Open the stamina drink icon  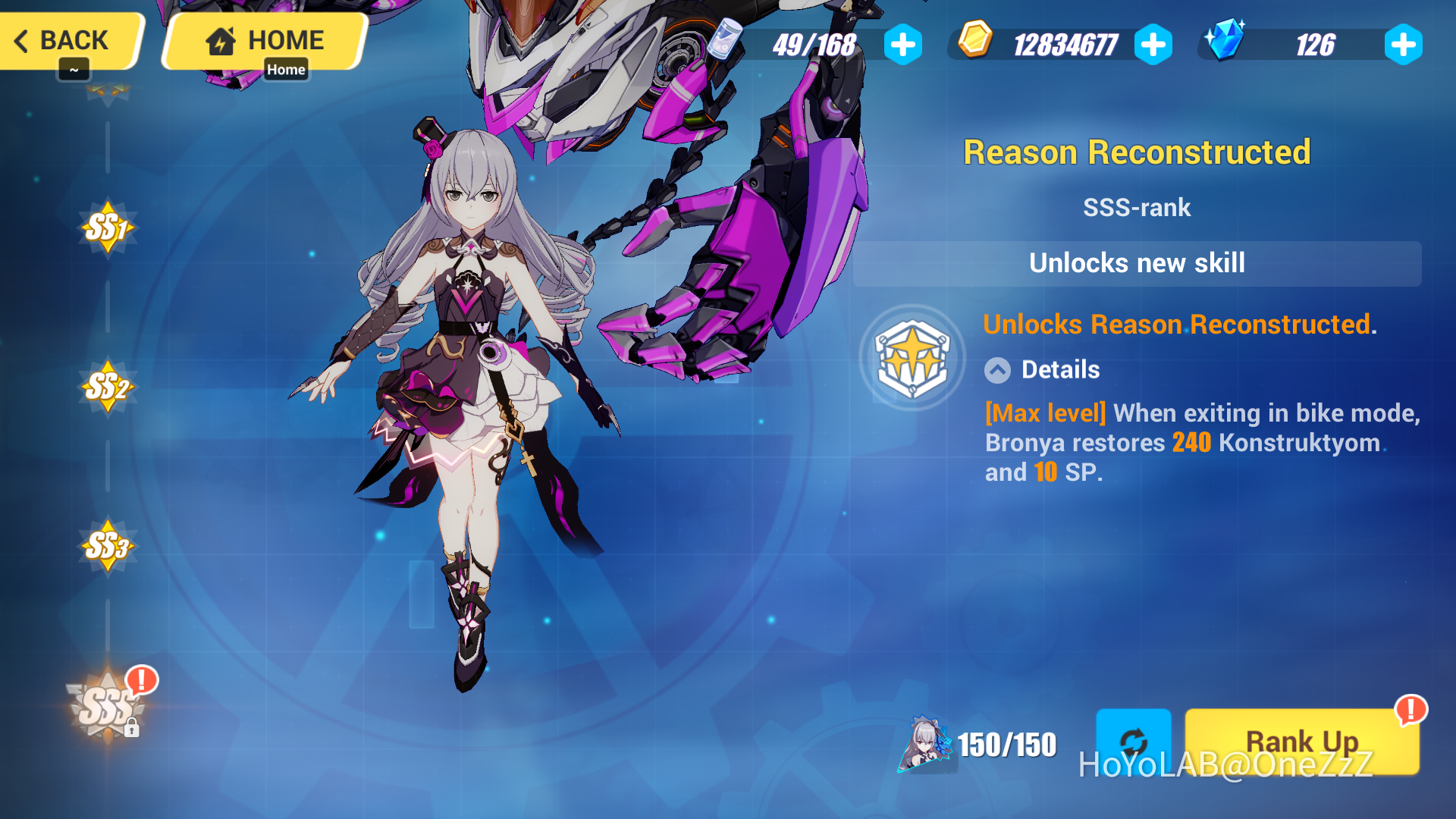pos(726,44)
